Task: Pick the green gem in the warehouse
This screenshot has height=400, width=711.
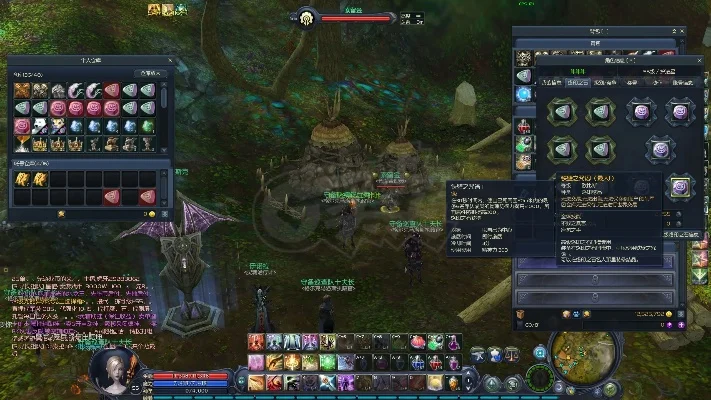Action: pos(147,125)
